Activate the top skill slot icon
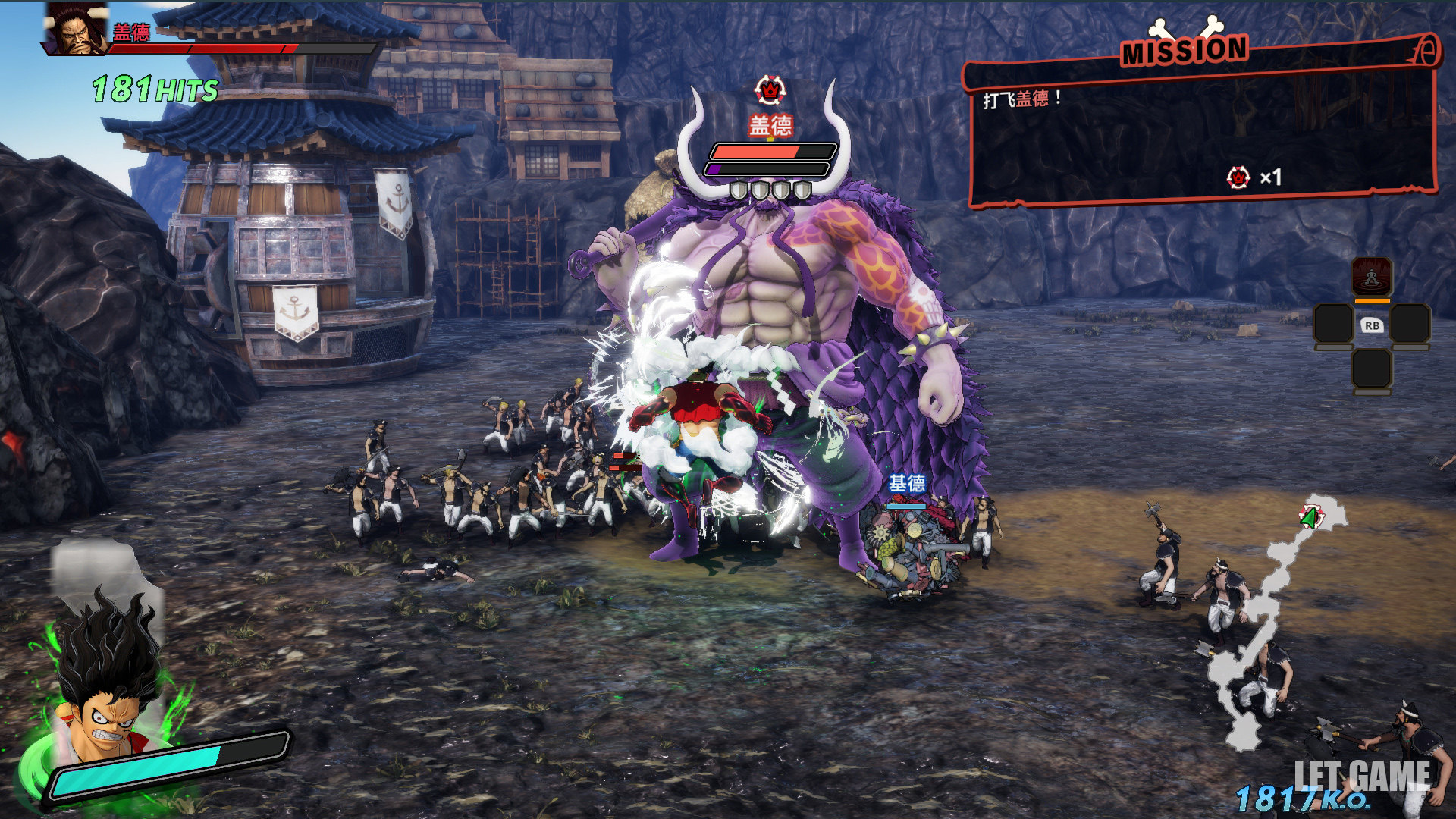 point(1372,277)
